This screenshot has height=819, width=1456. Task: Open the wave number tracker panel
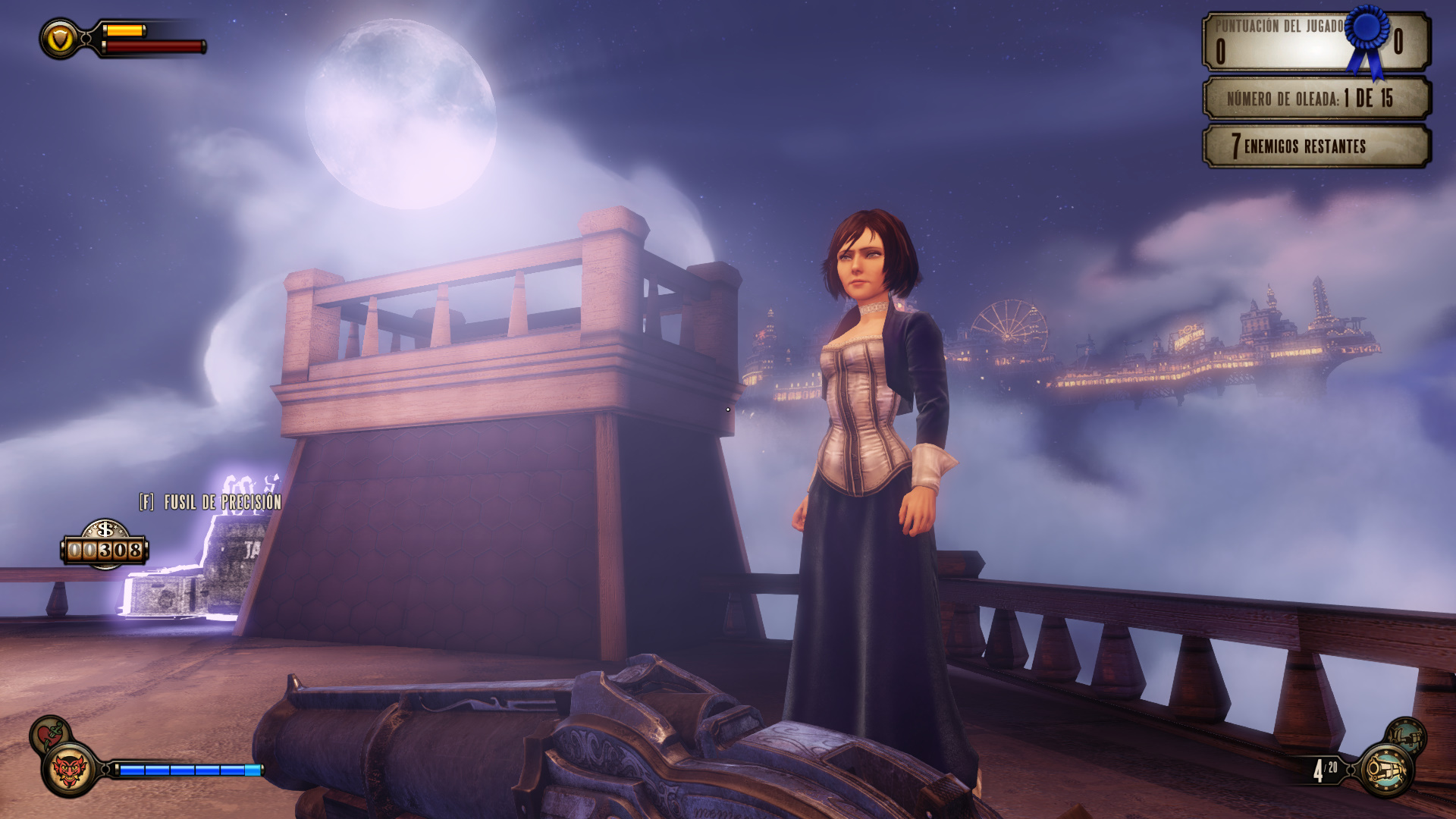[1316, 98]
